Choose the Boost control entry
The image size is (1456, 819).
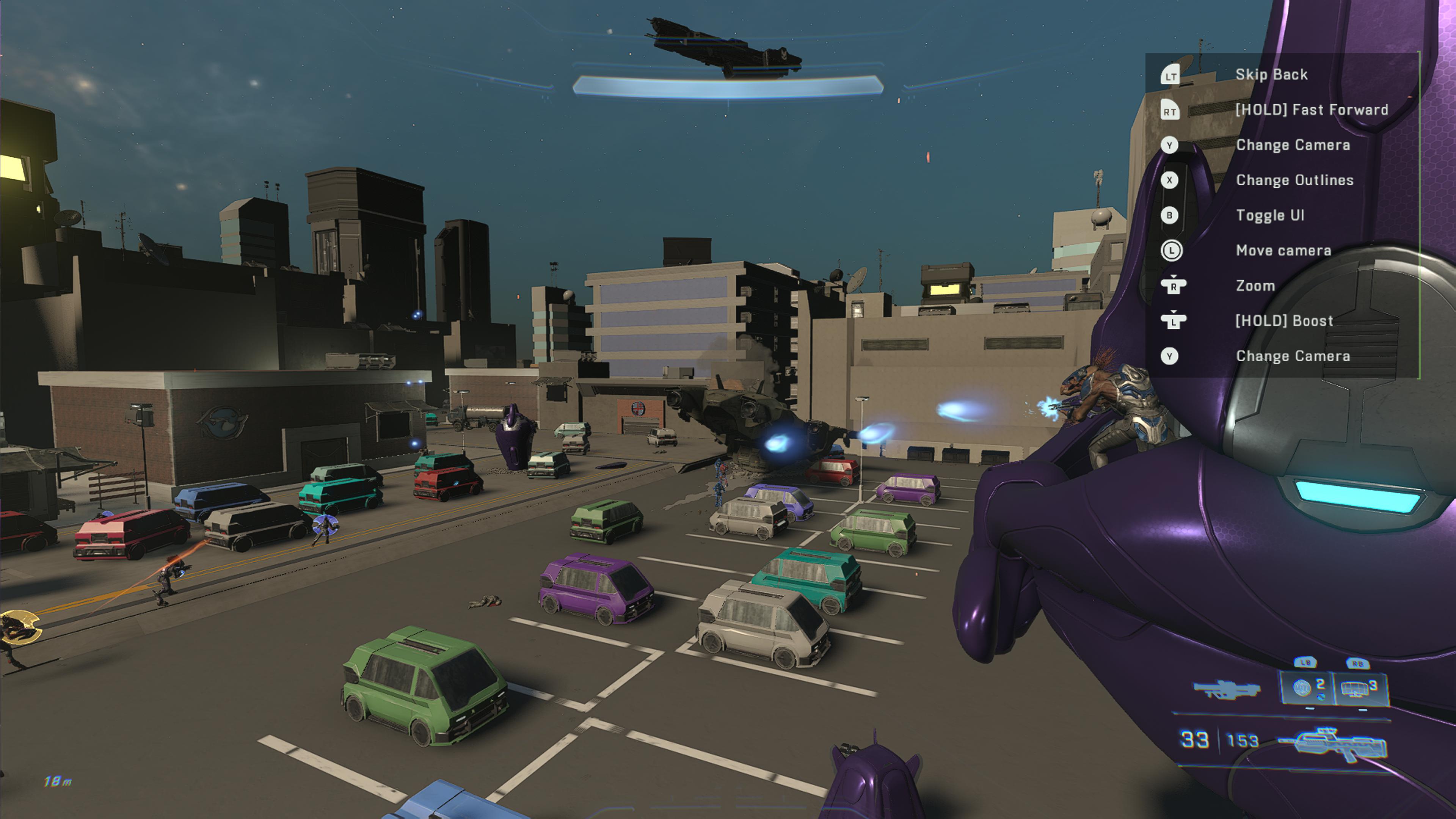1283,321
